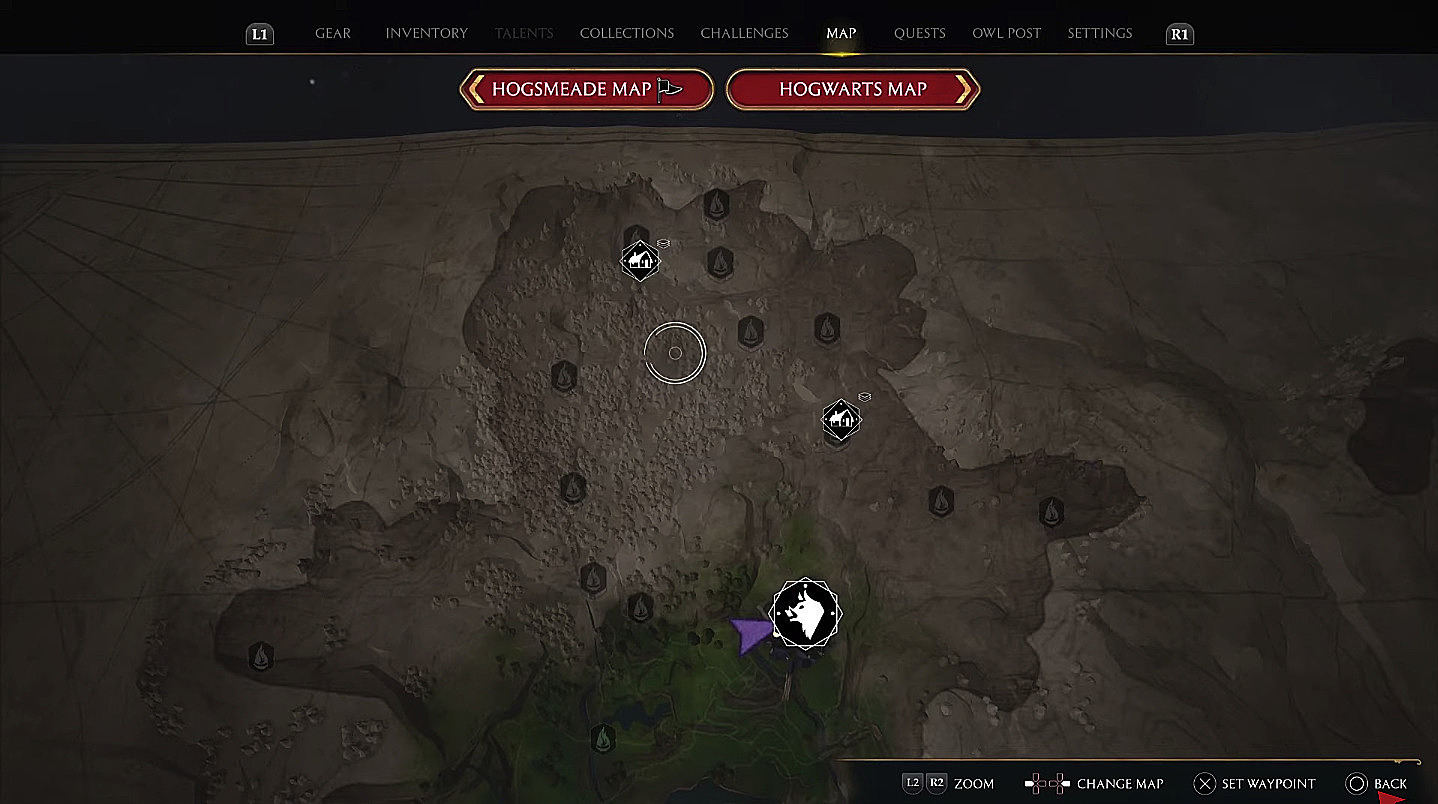Click the X Set Waypoint button icon
This screenshot has height=804, width=1438.
1206,783
